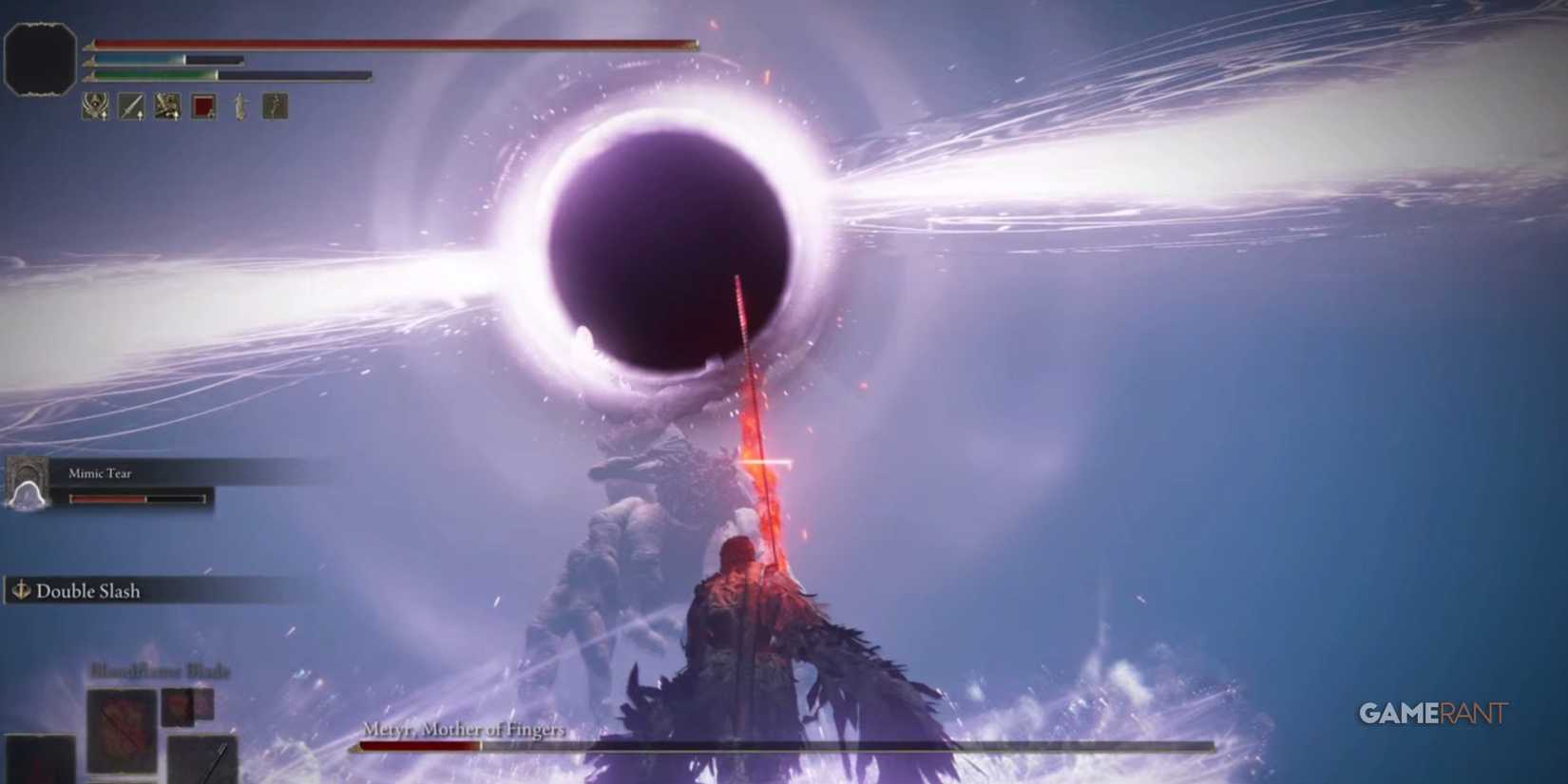Click the standing figure status icon
The image size is (1568, 784).
[238, 107]
